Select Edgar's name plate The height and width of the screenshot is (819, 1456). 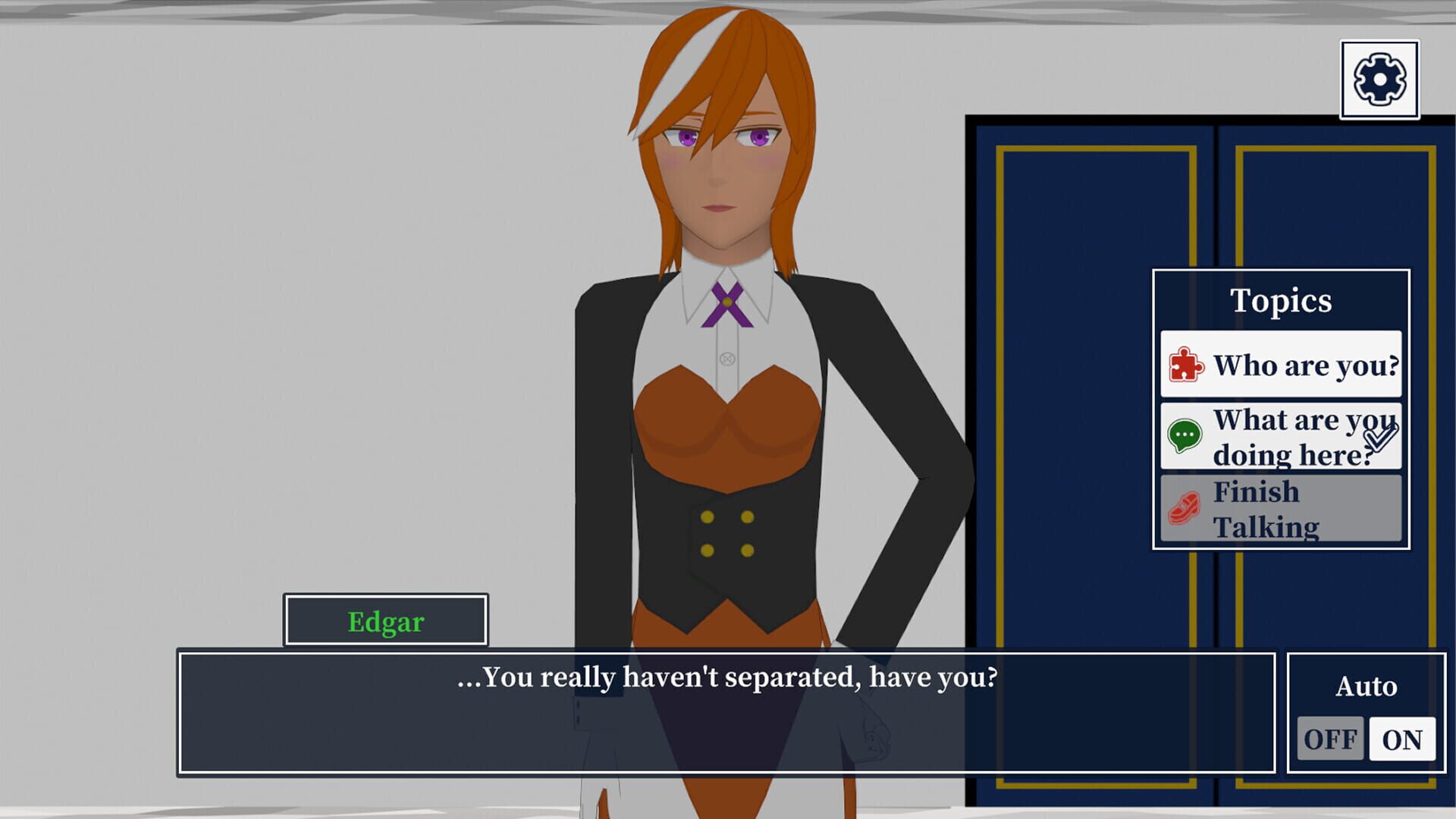pos(385,622)
